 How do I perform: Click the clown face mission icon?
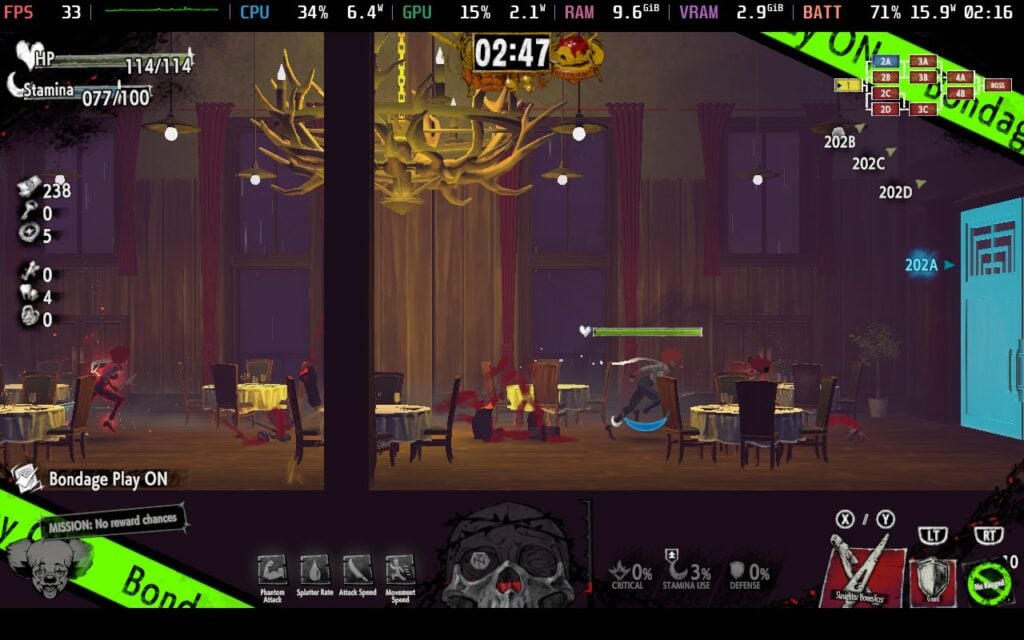45,567
